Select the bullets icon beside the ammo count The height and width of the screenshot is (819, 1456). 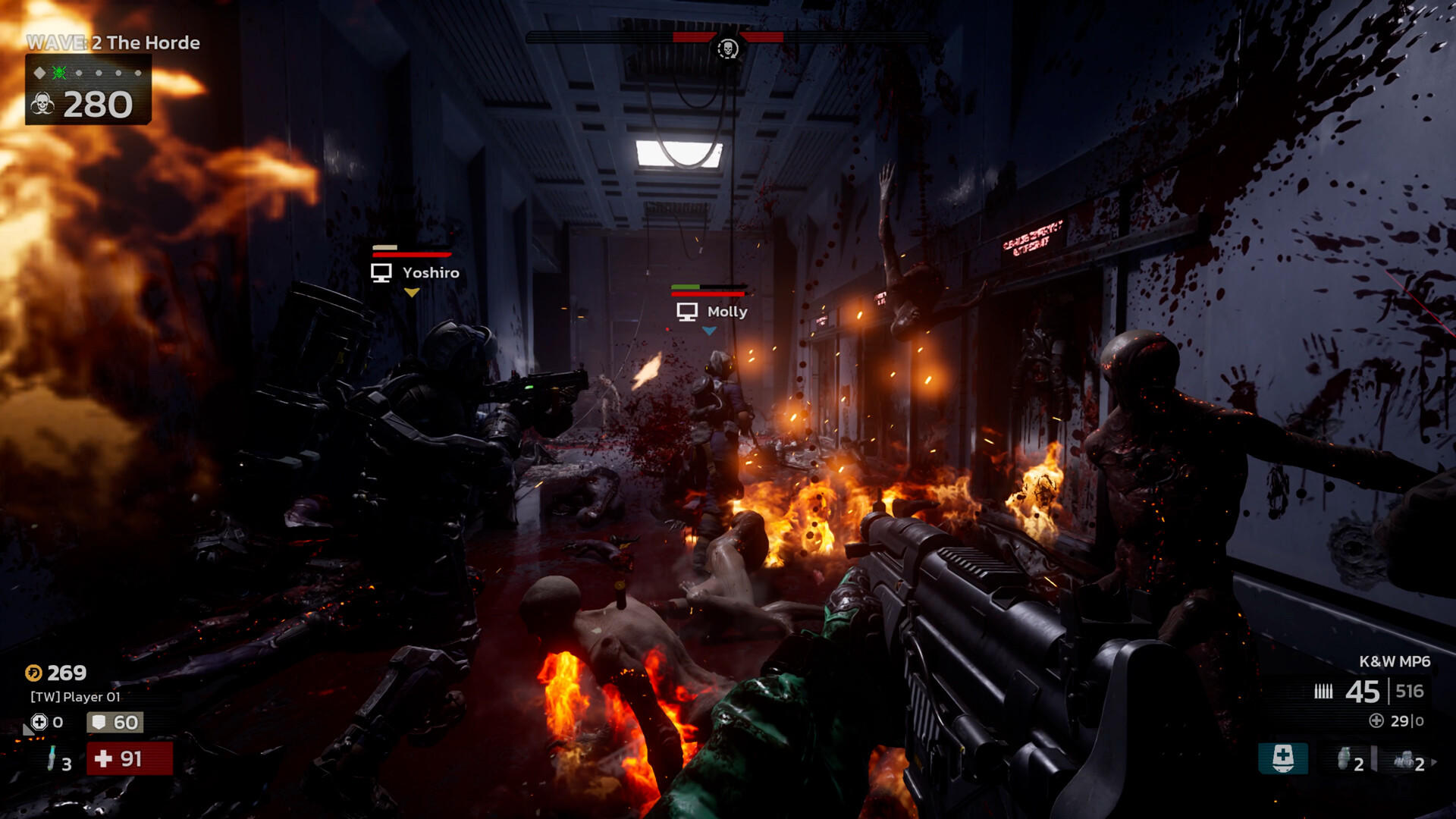point(1323,691)
